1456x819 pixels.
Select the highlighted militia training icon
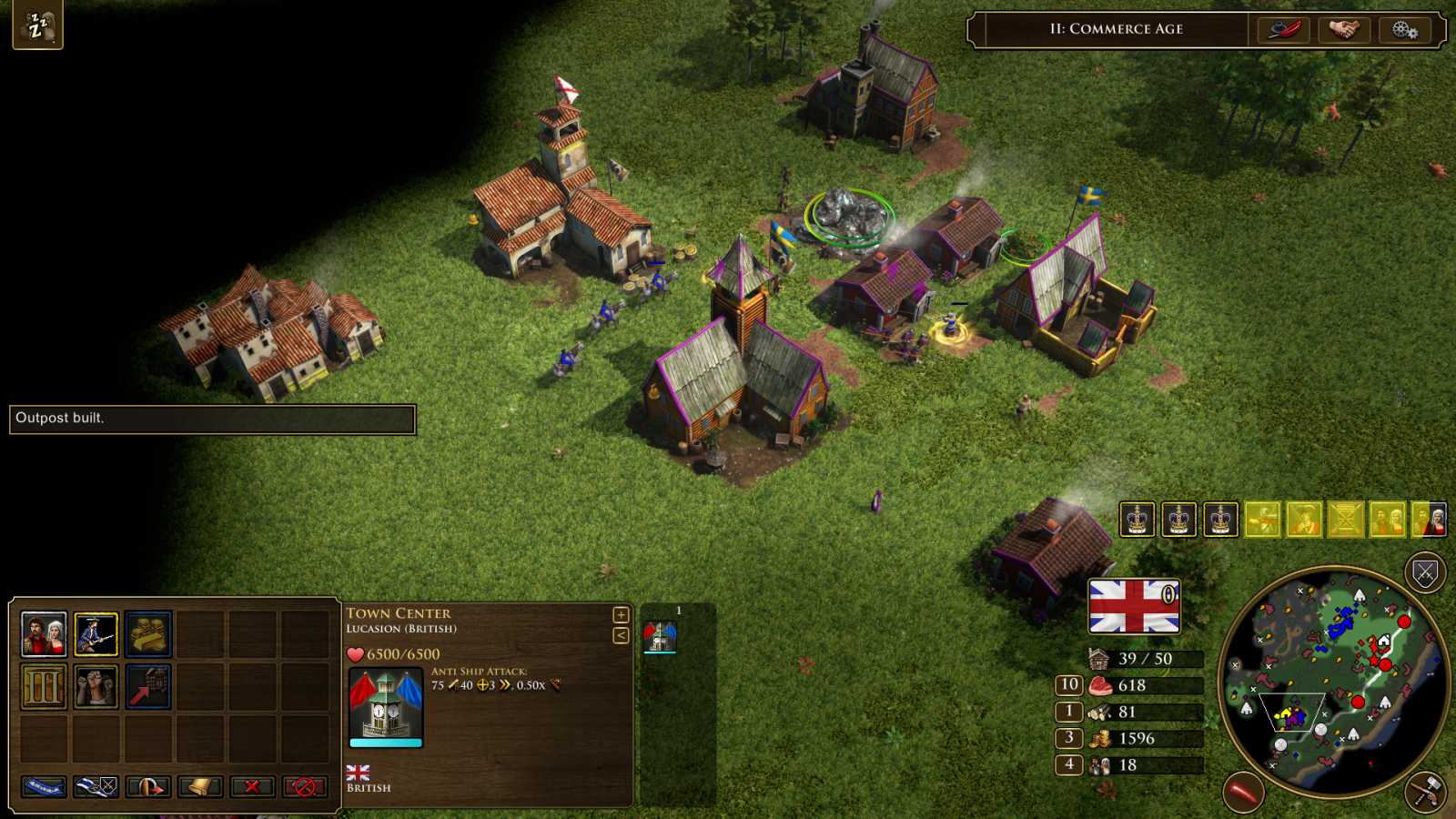tap(97, 634)
